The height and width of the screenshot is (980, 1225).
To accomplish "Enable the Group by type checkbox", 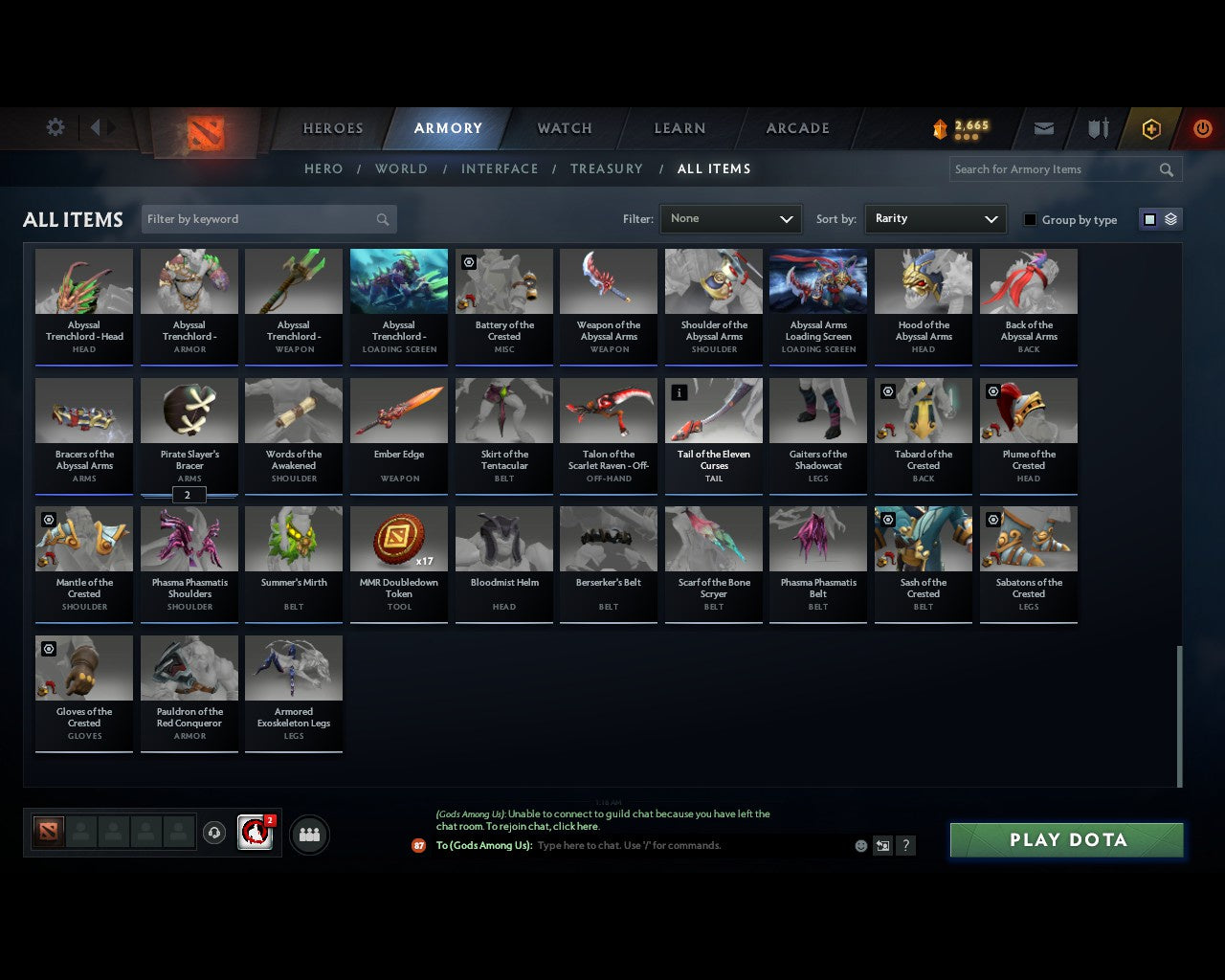I will tap(1030, 219).
